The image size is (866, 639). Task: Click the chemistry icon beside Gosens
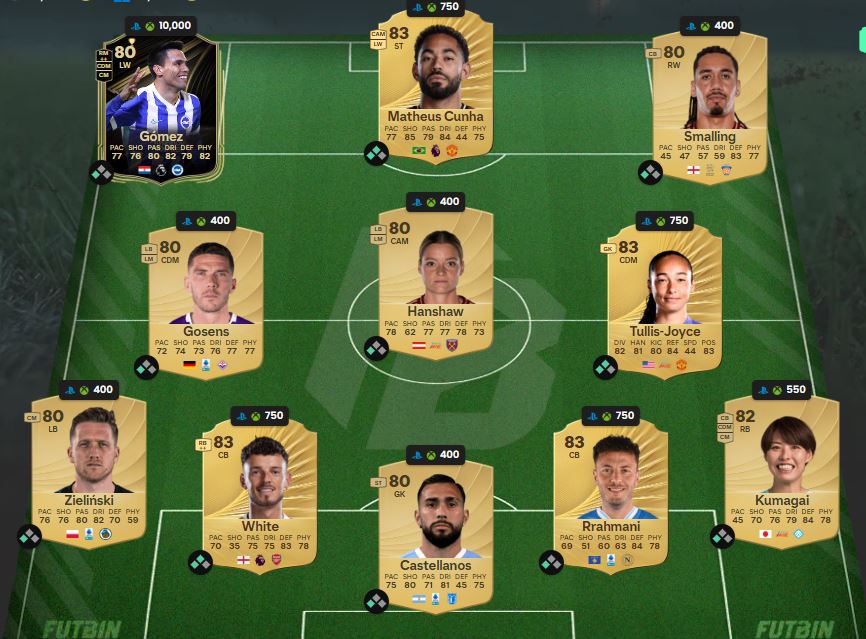click(x=146, y=367)
